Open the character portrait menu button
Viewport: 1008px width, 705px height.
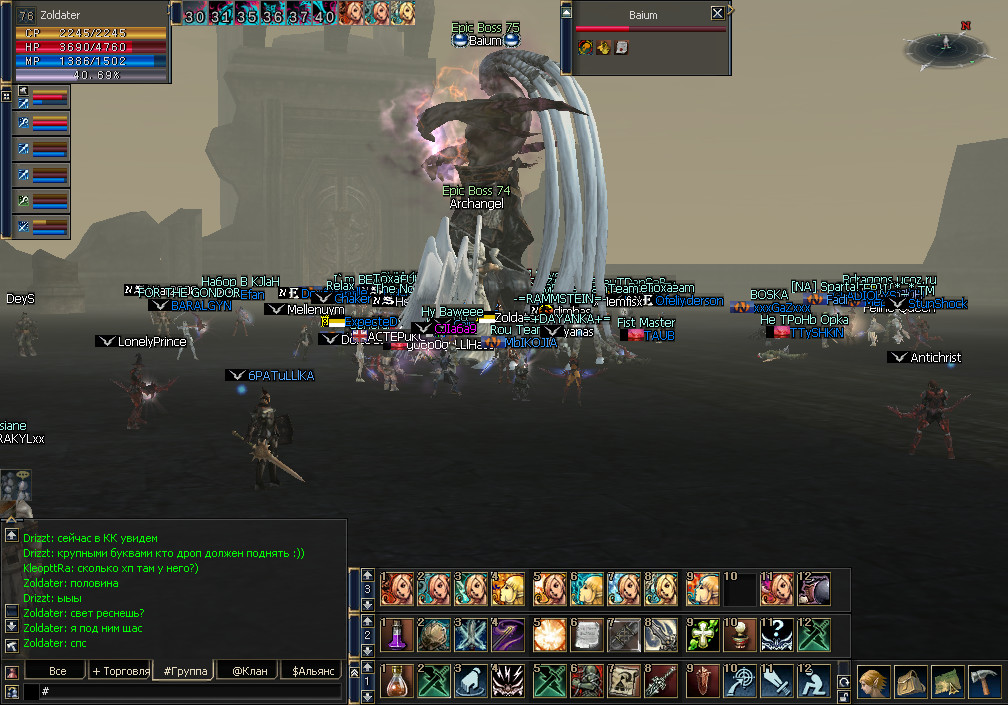point(873,682)
